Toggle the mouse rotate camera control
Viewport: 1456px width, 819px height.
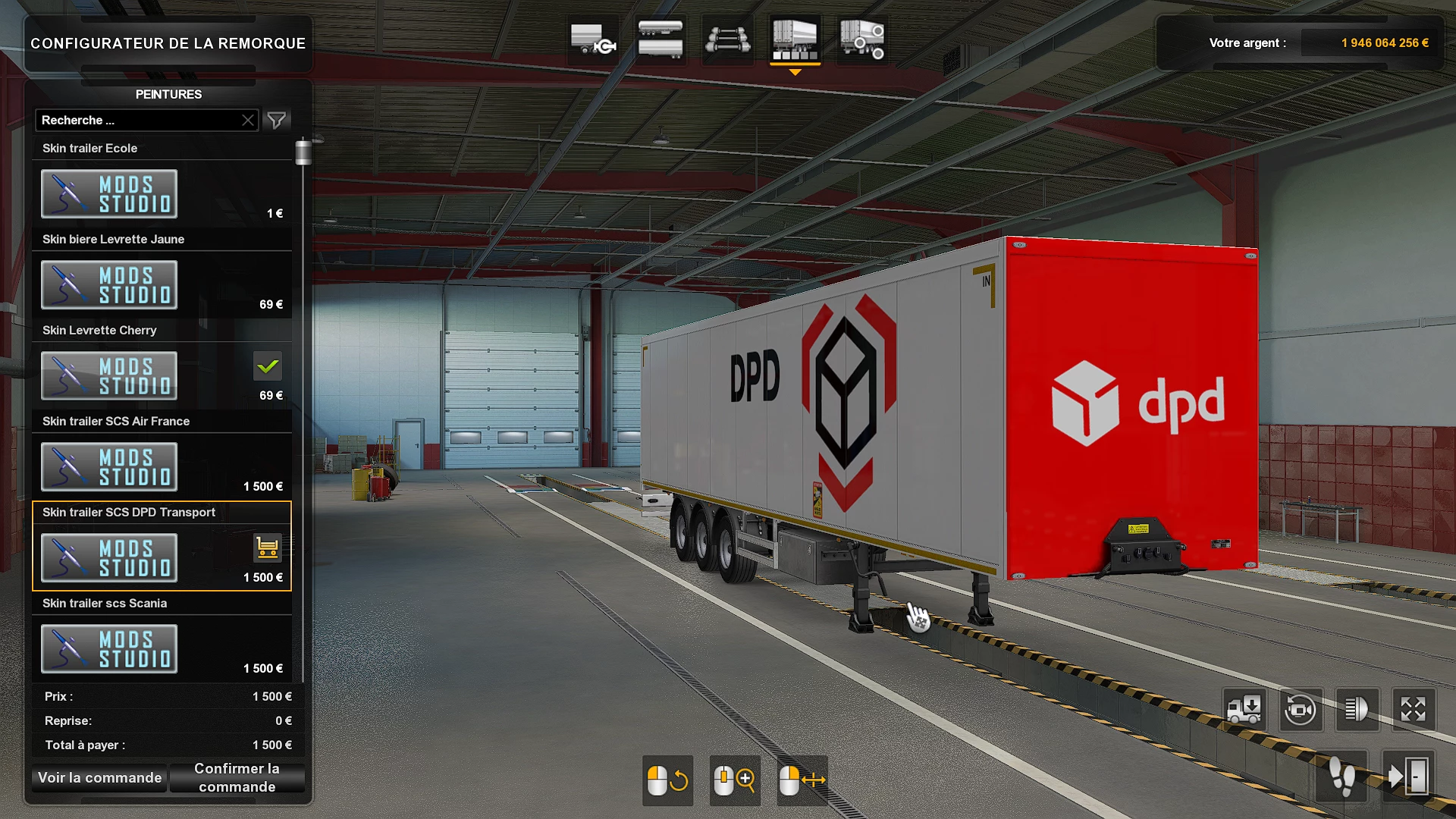(667, 780)
